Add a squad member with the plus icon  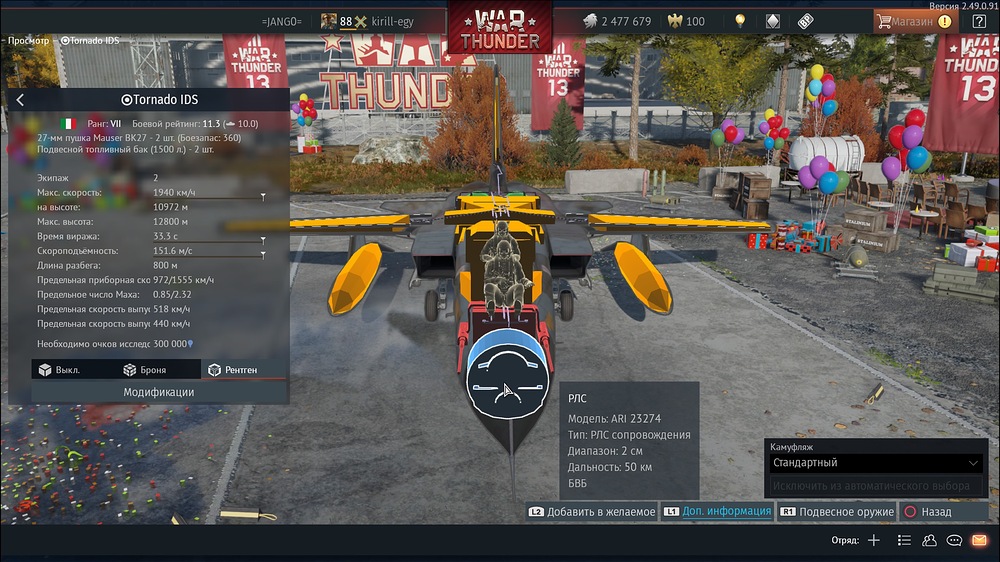click(874, 540)
